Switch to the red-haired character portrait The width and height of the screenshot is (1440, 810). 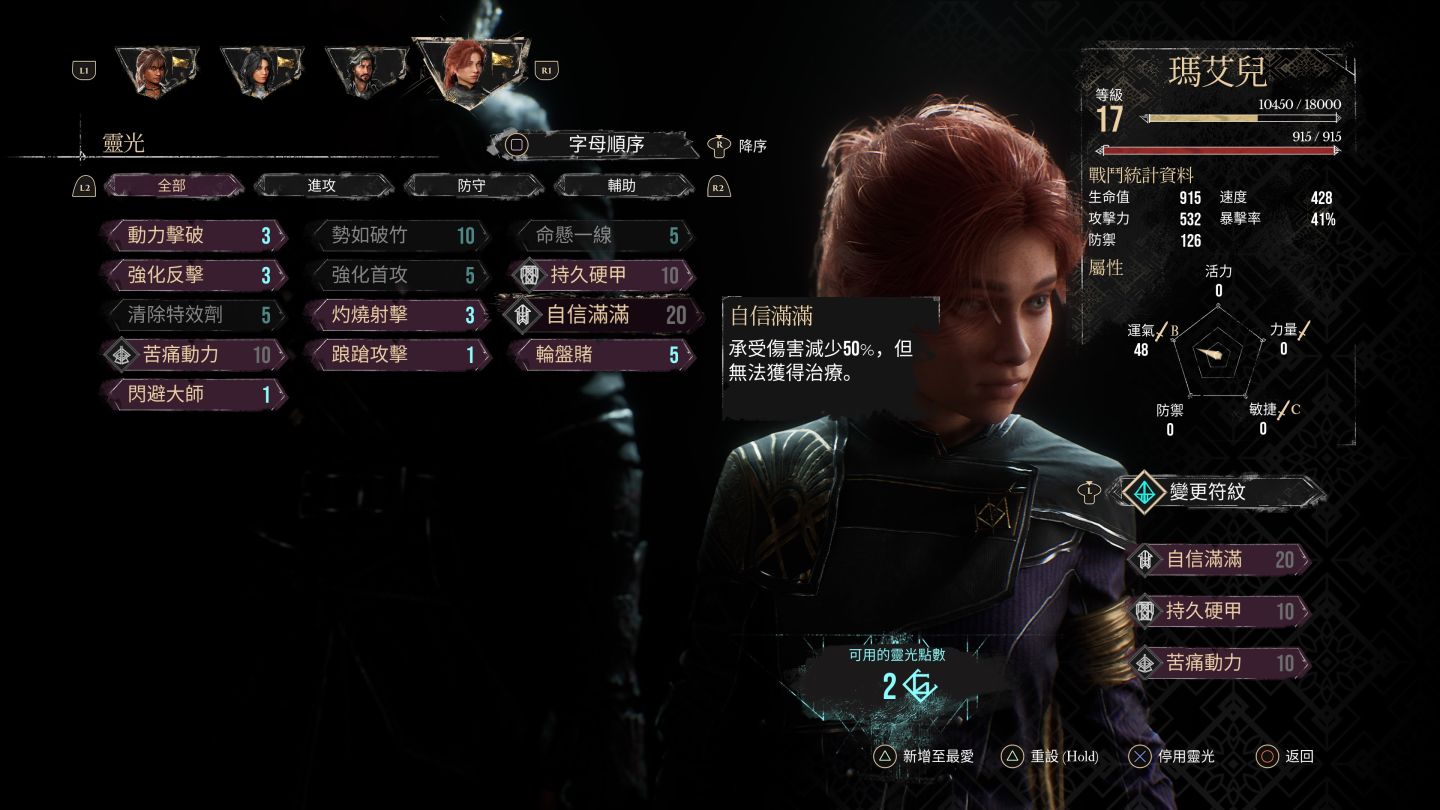[470, 70]
